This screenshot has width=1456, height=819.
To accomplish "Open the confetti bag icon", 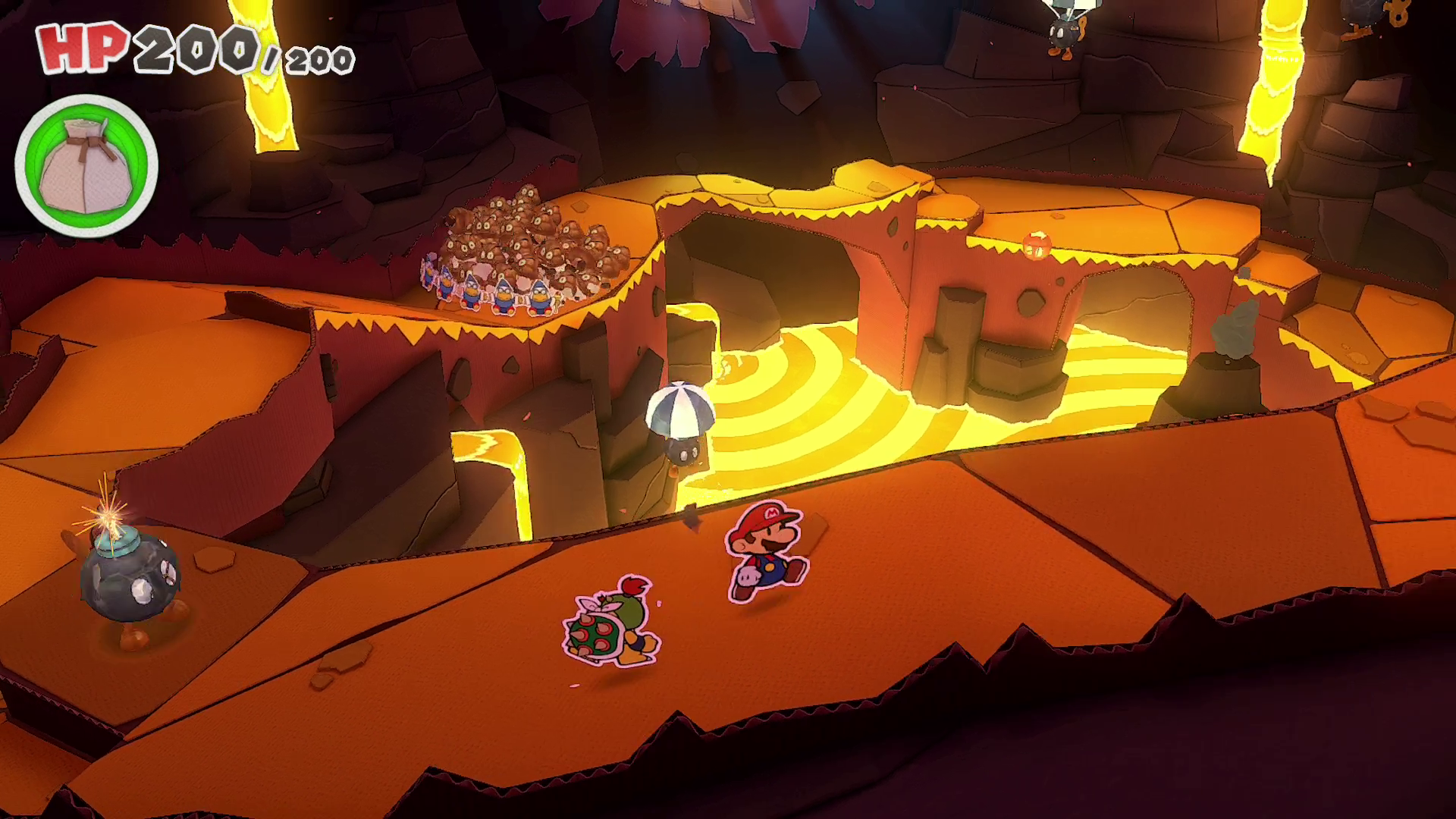I will (86, 166).
